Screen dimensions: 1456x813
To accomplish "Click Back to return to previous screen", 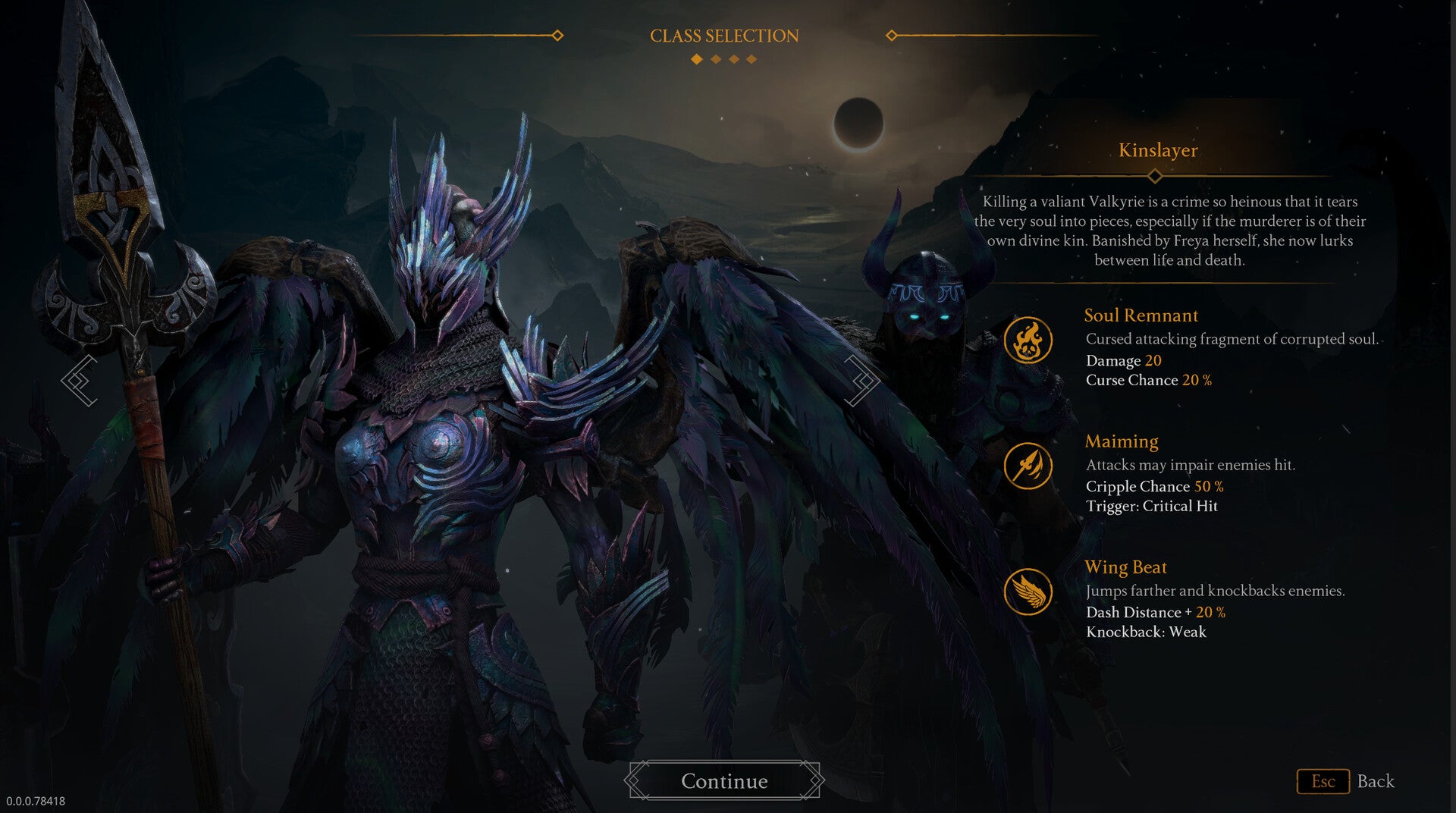I will tap(1376, 781).
